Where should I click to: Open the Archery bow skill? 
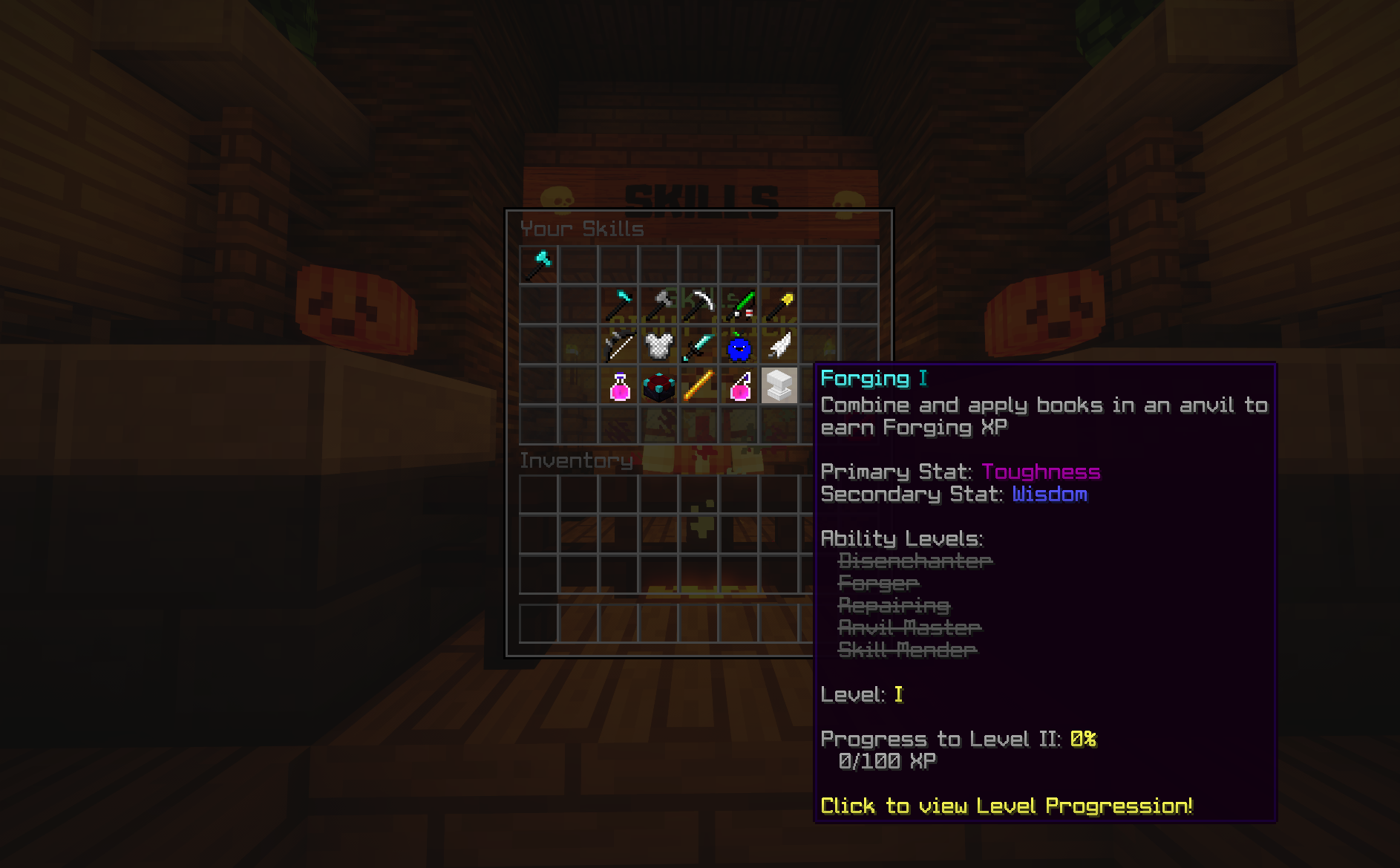pyautogui.click(x=620, y=345)
